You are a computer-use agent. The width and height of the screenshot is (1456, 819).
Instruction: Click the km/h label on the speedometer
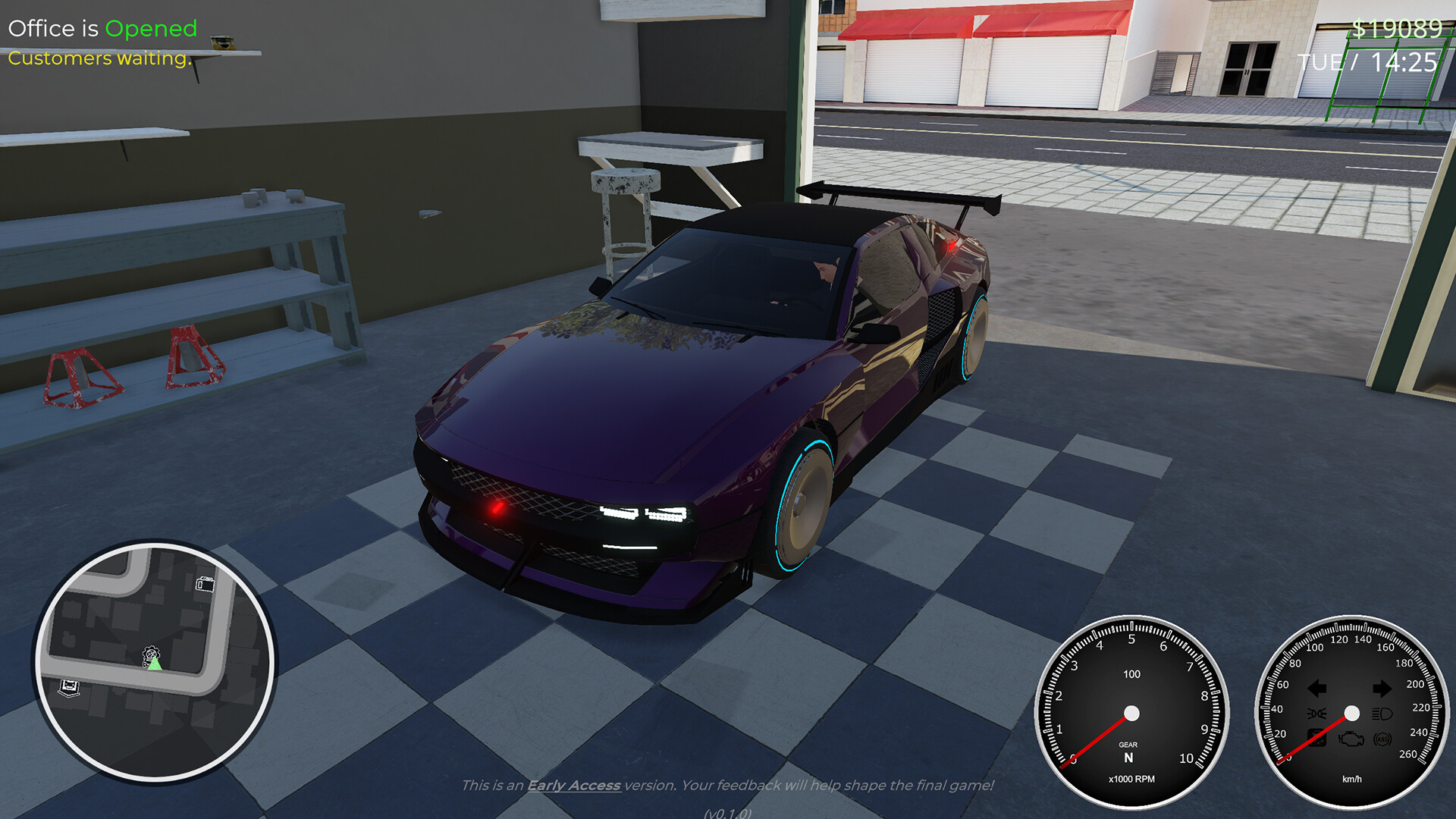point(1351,779)
